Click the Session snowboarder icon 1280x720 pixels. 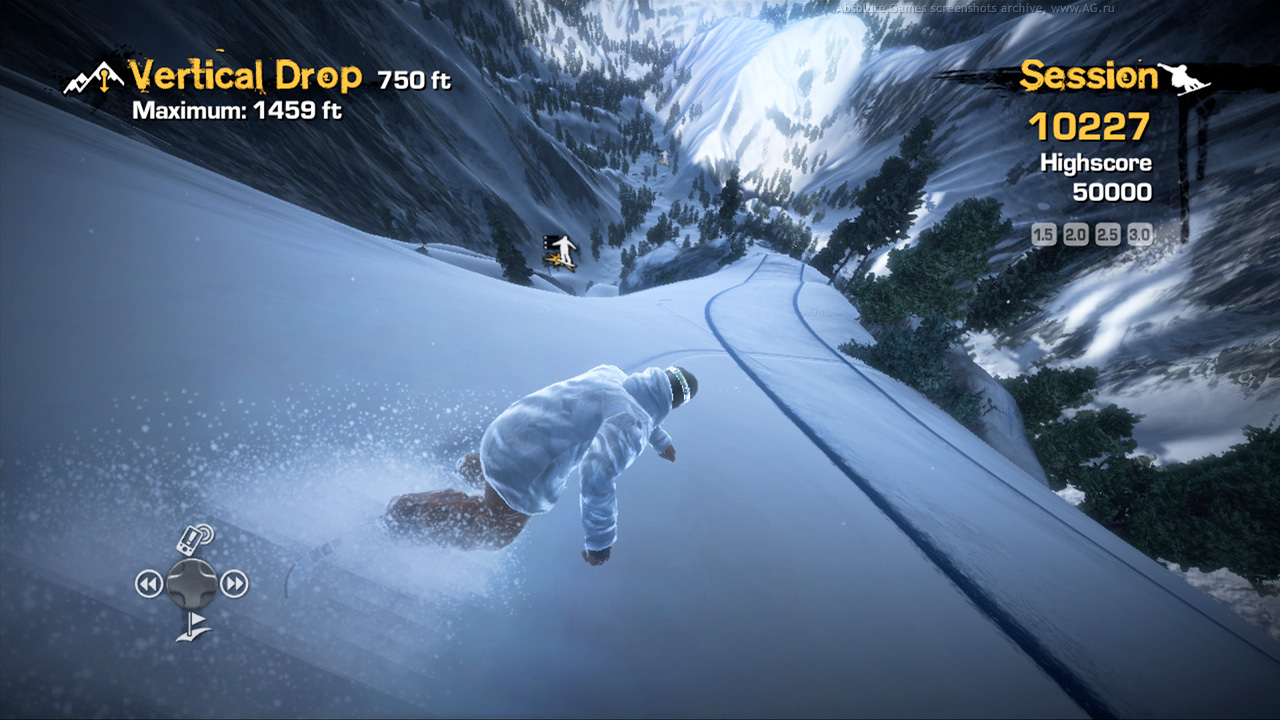pyautogui.click(x=1185, y=78)
